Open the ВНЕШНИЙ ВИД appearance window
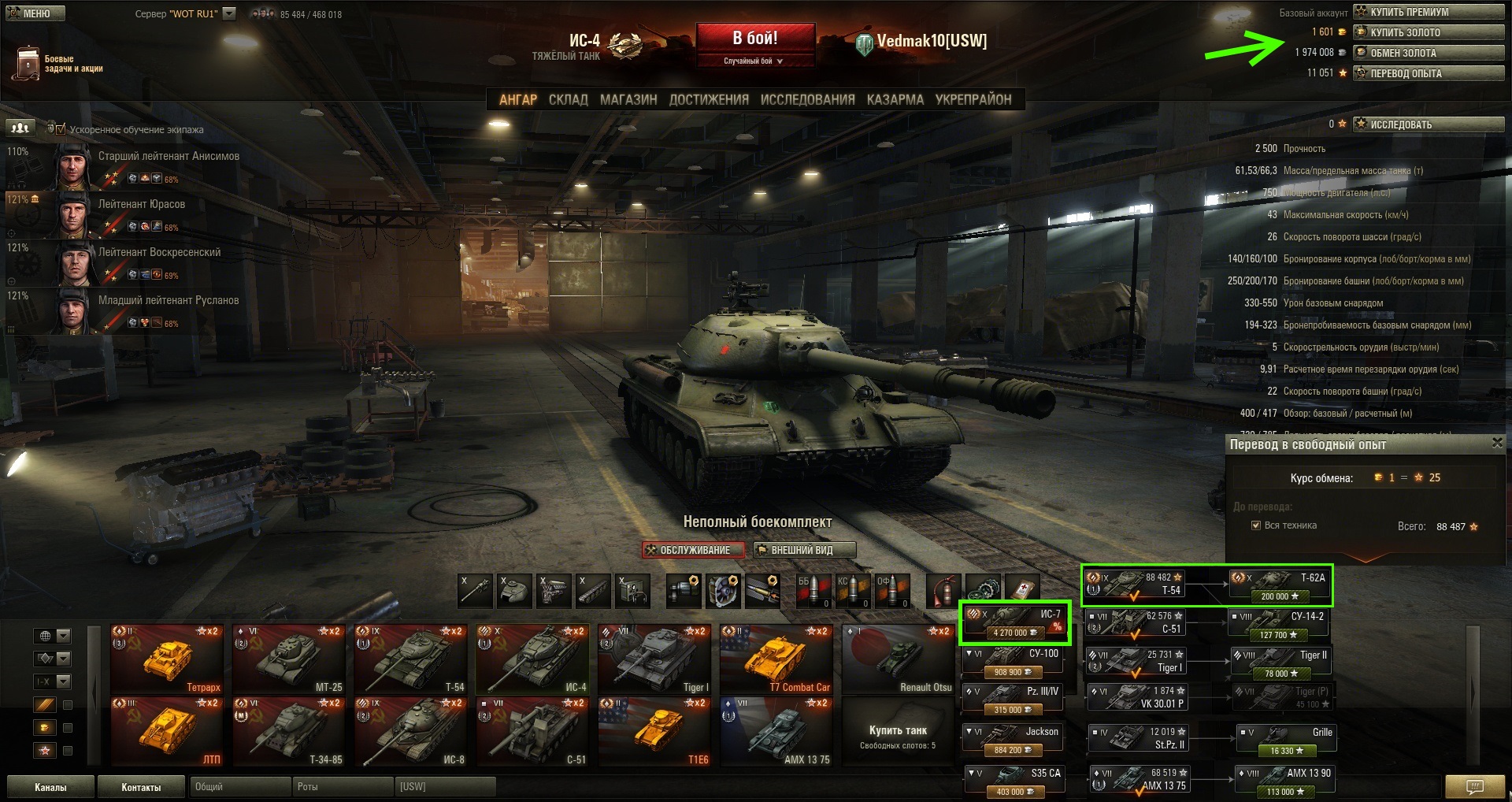This screenshot has height=802, width=1512. coord(804,550)
